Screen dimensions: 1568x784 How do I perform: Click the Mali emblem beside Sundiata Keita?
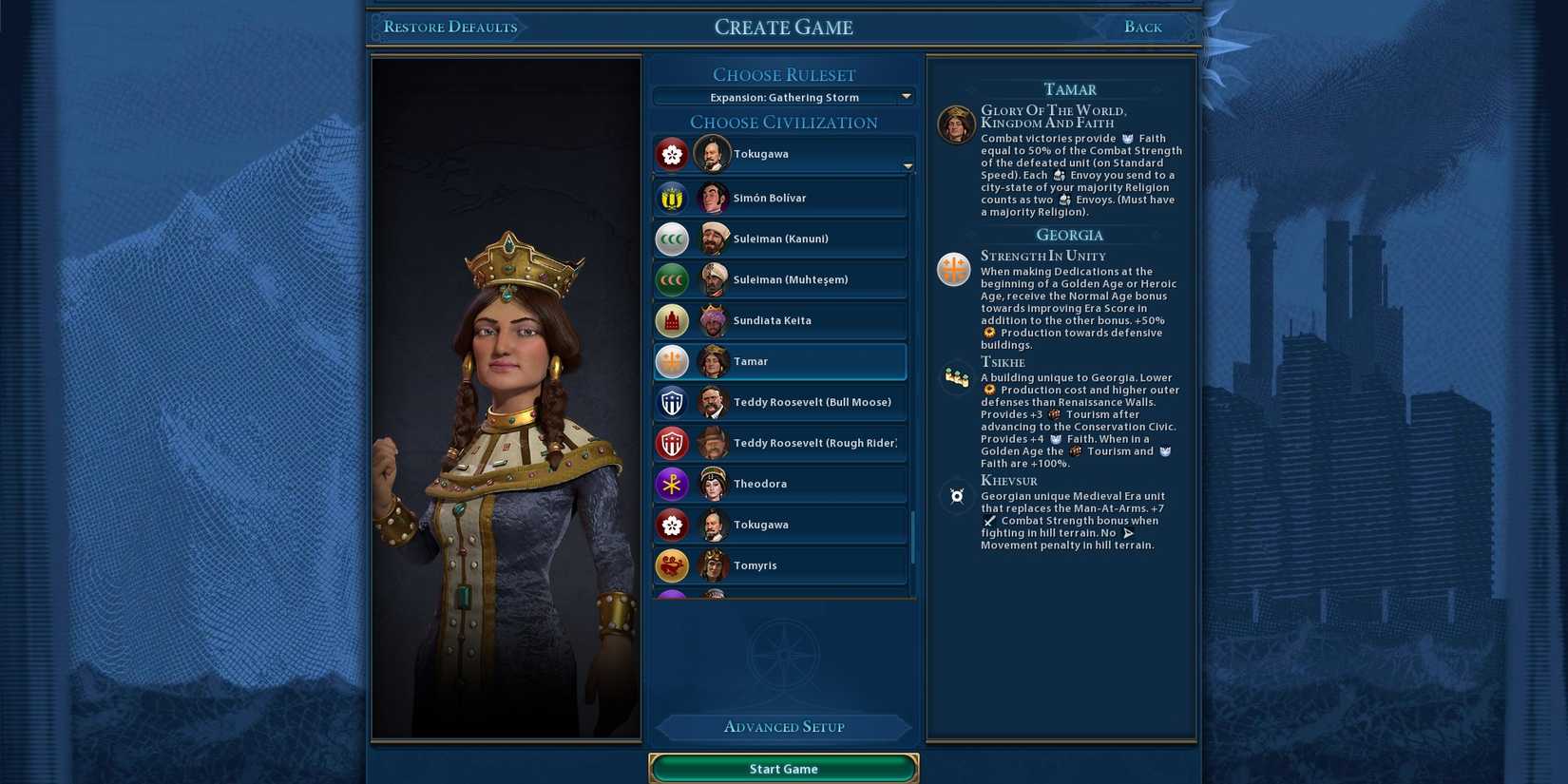[672, 320]
